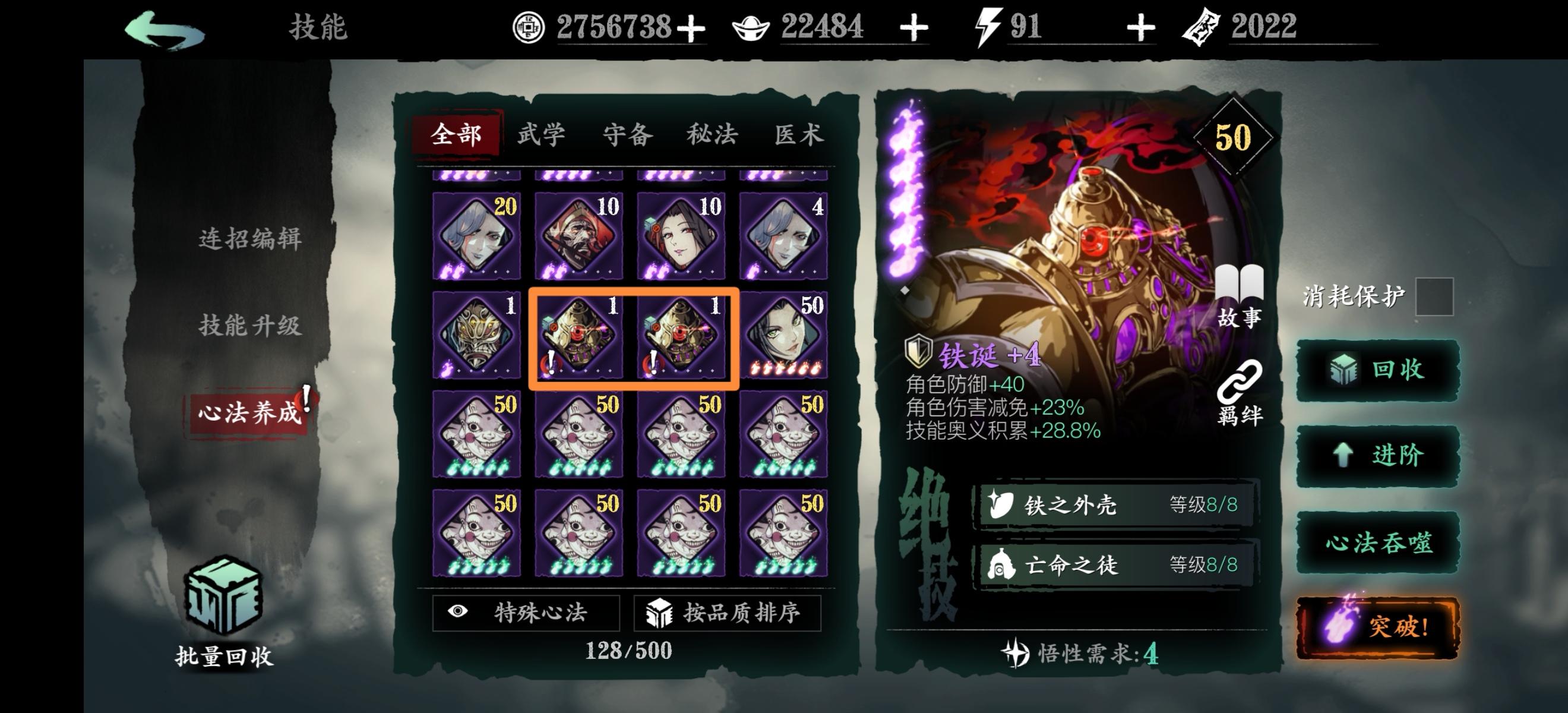1568x713 pixels.
Task: Switch to the 秘法 tab
Action: 712,134
